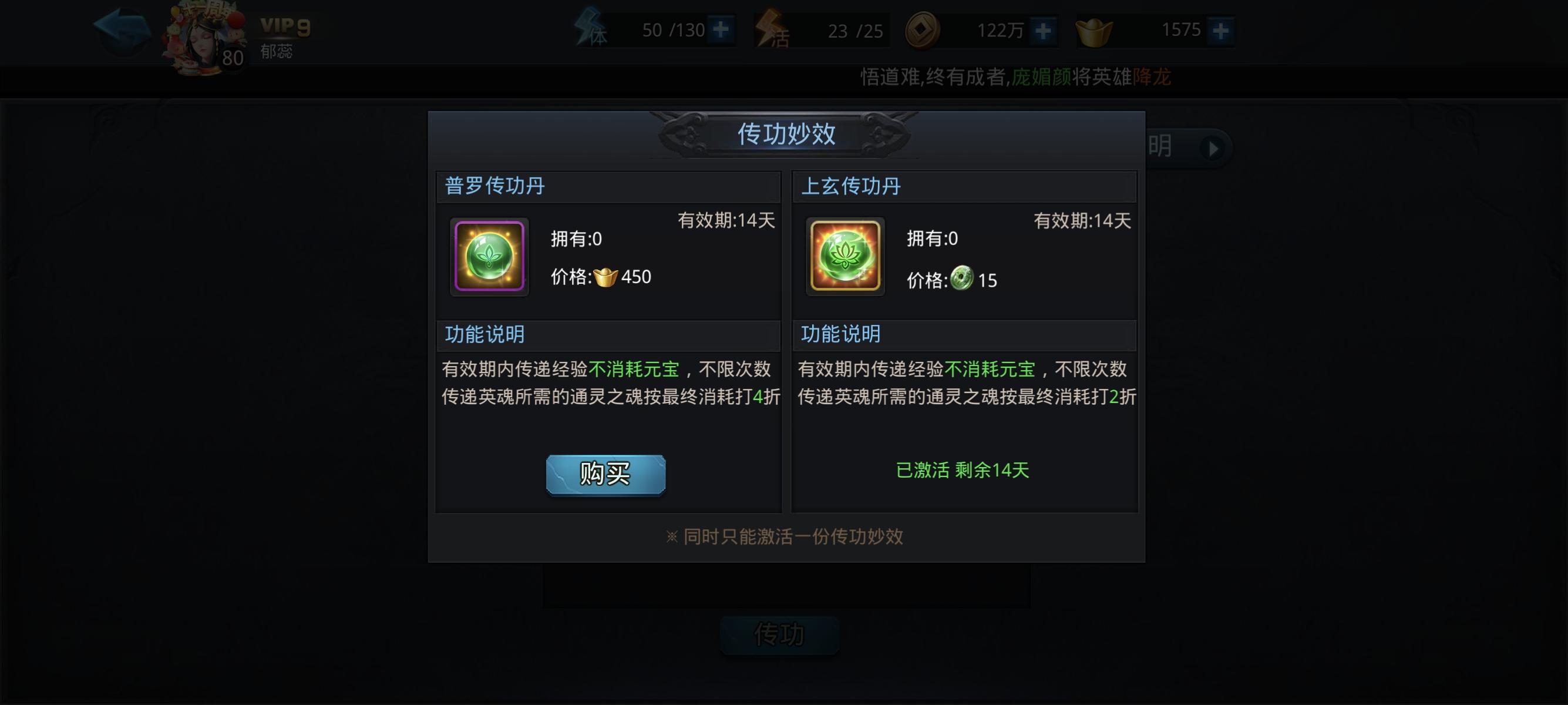1568x705 pixels.
Task: Select the 上玄传功丹 pill item icon
Action: (x=845, y=256)
